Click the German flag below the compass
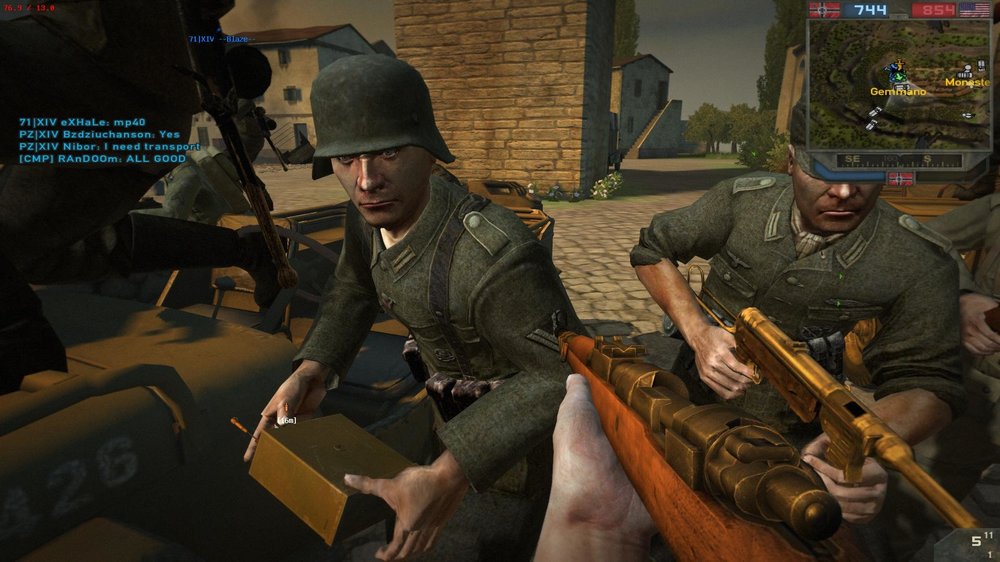 click(900, 178)
